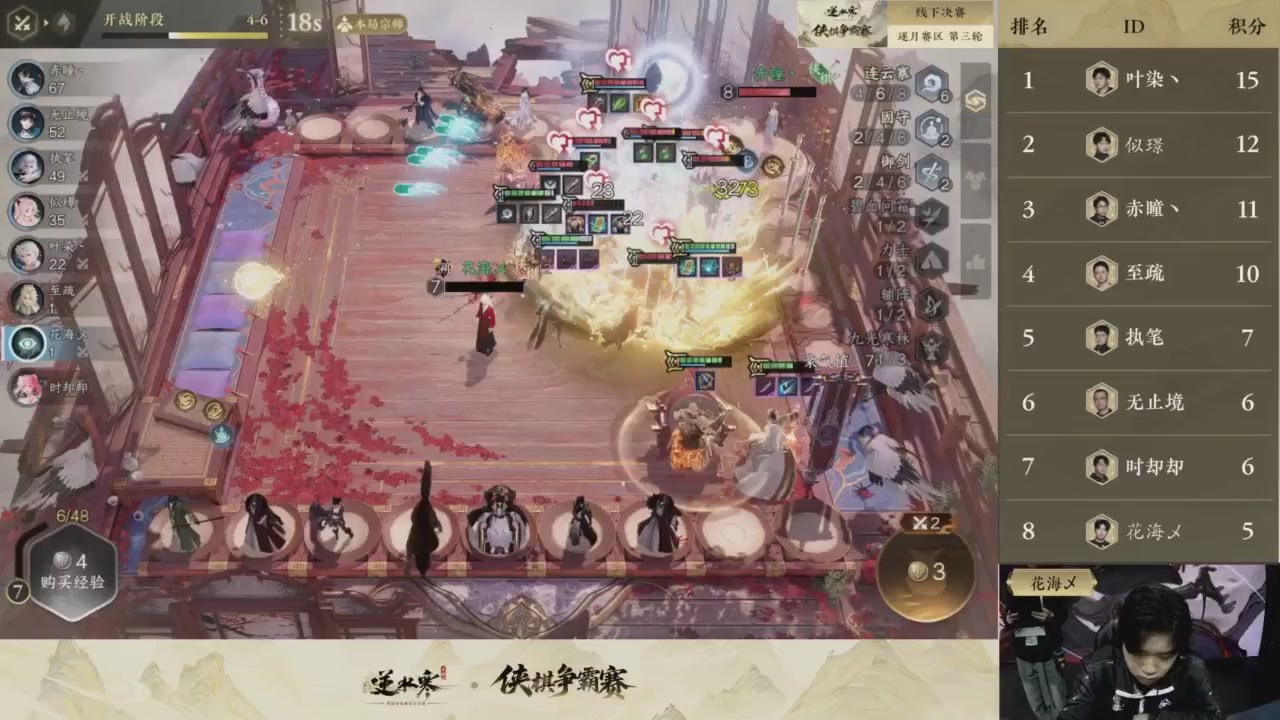
Task: Toggle the eye spectate icon on 花海乂 avatar
Action: click(27, 343)
